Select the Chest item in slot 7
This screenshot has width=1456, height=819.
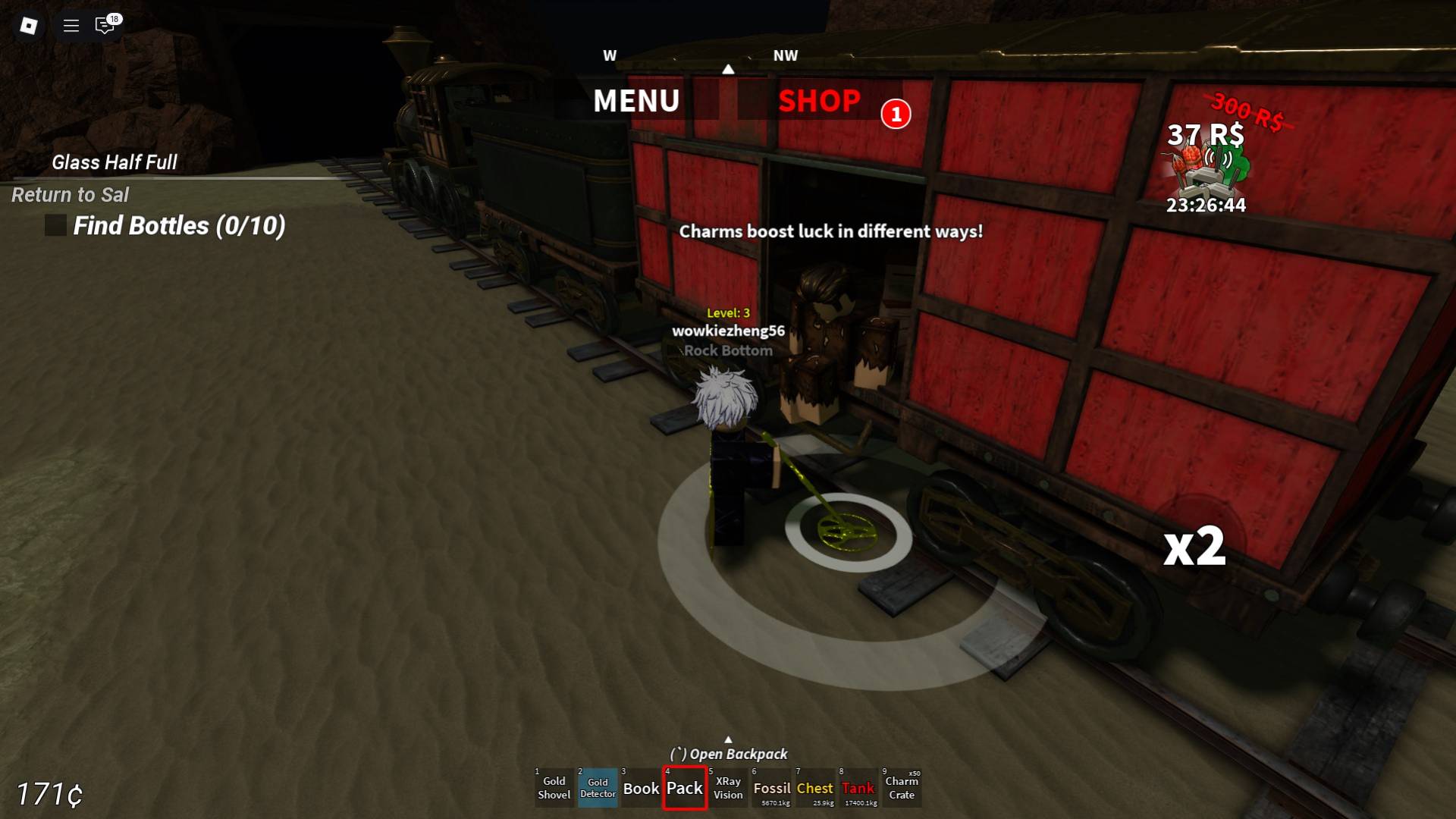[815, 789]
